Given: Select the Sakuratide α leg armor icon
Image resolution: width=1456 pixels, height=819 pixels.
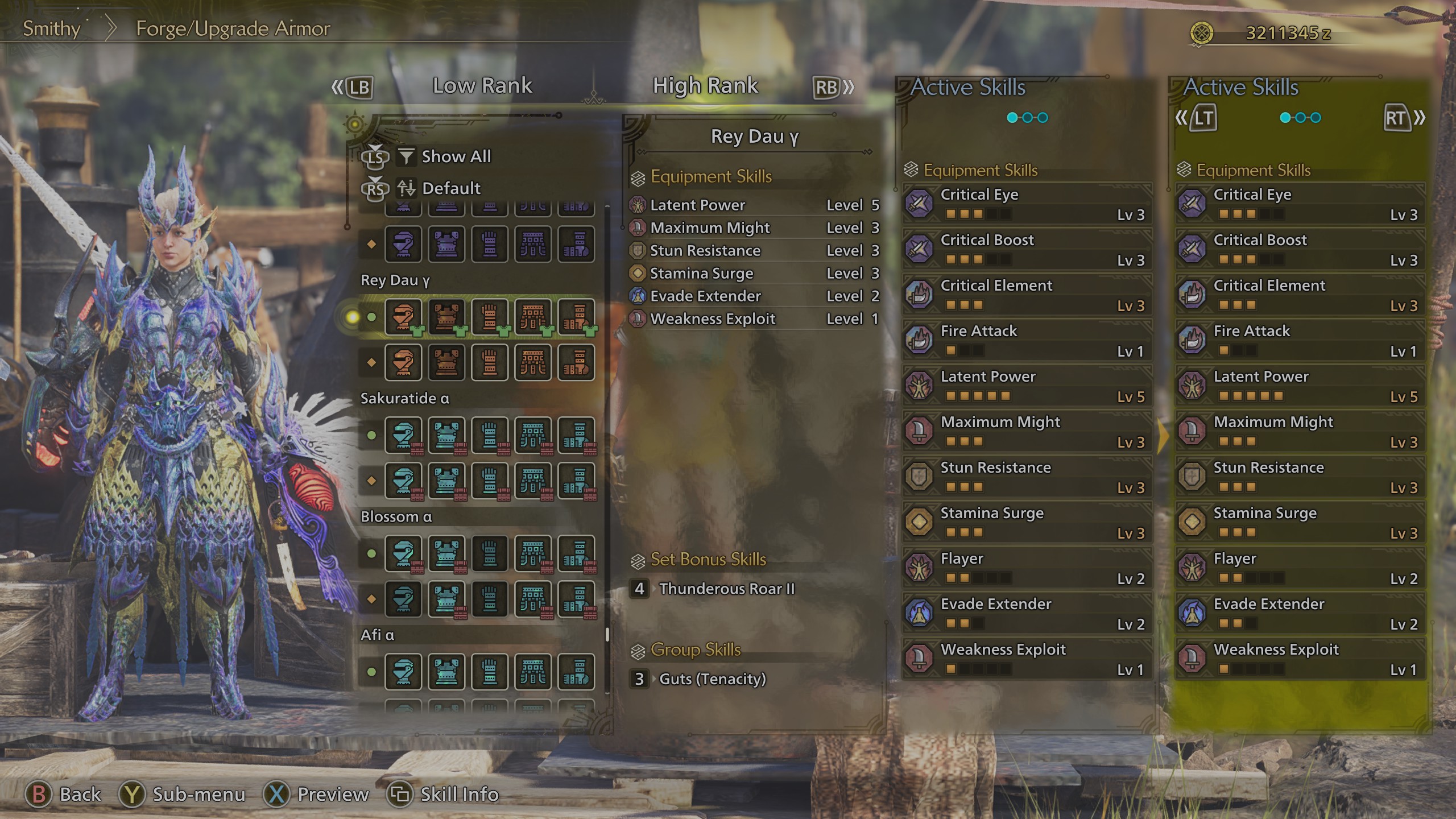Looking at the screenshot, I should click(x=577, y=436).
